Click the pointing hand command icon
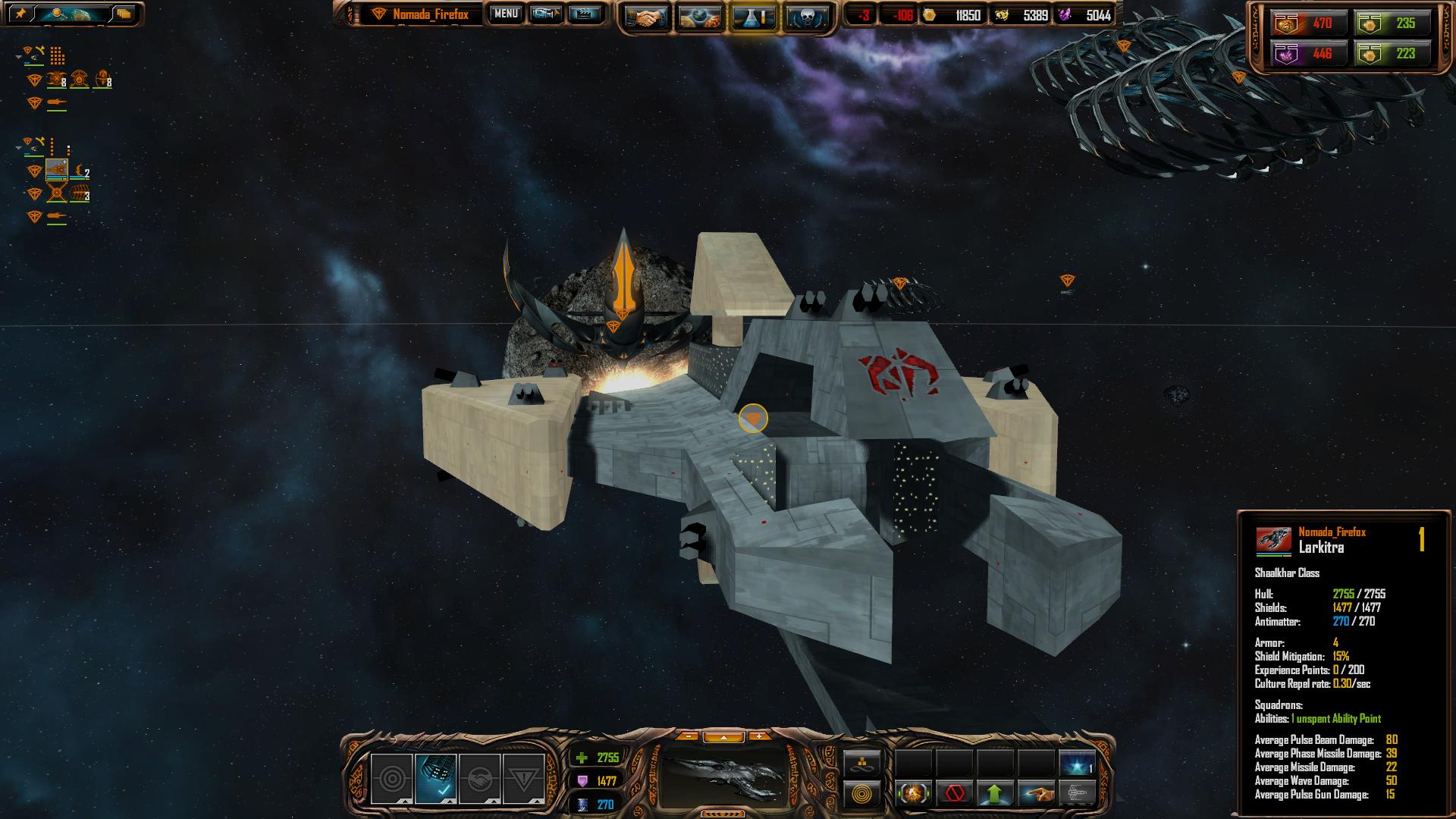Screen dimensions: 1456x819 click(1037, 794)
